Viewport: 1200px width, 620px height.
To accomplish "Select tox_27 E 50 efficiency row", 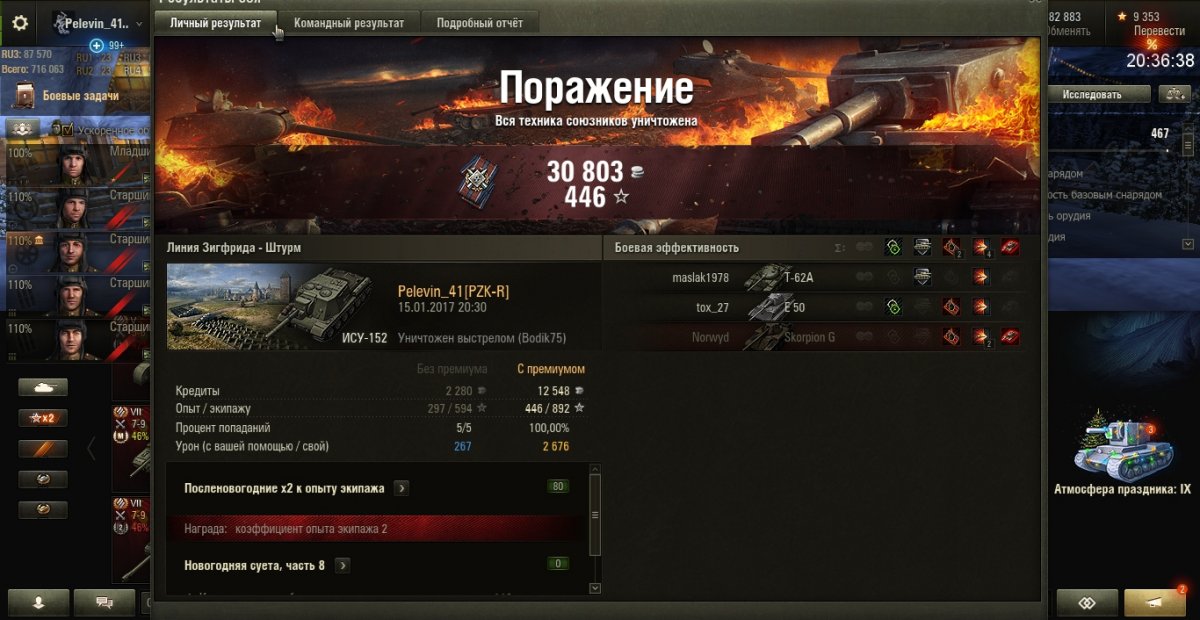I will coord(812,307).
